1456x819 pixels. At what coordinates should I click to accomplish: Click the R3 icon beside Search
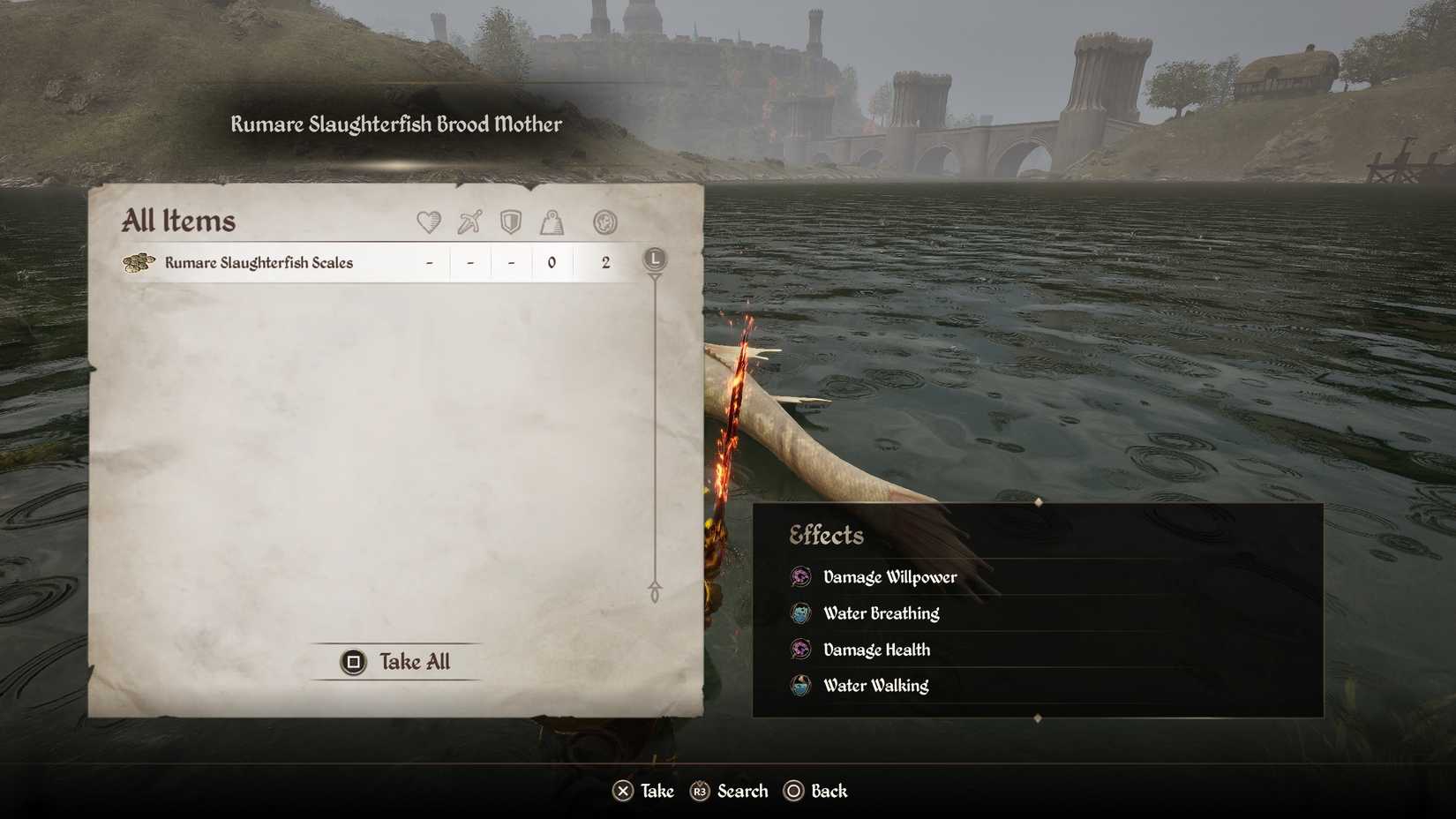pyautogui.click(x=700, y=791)
